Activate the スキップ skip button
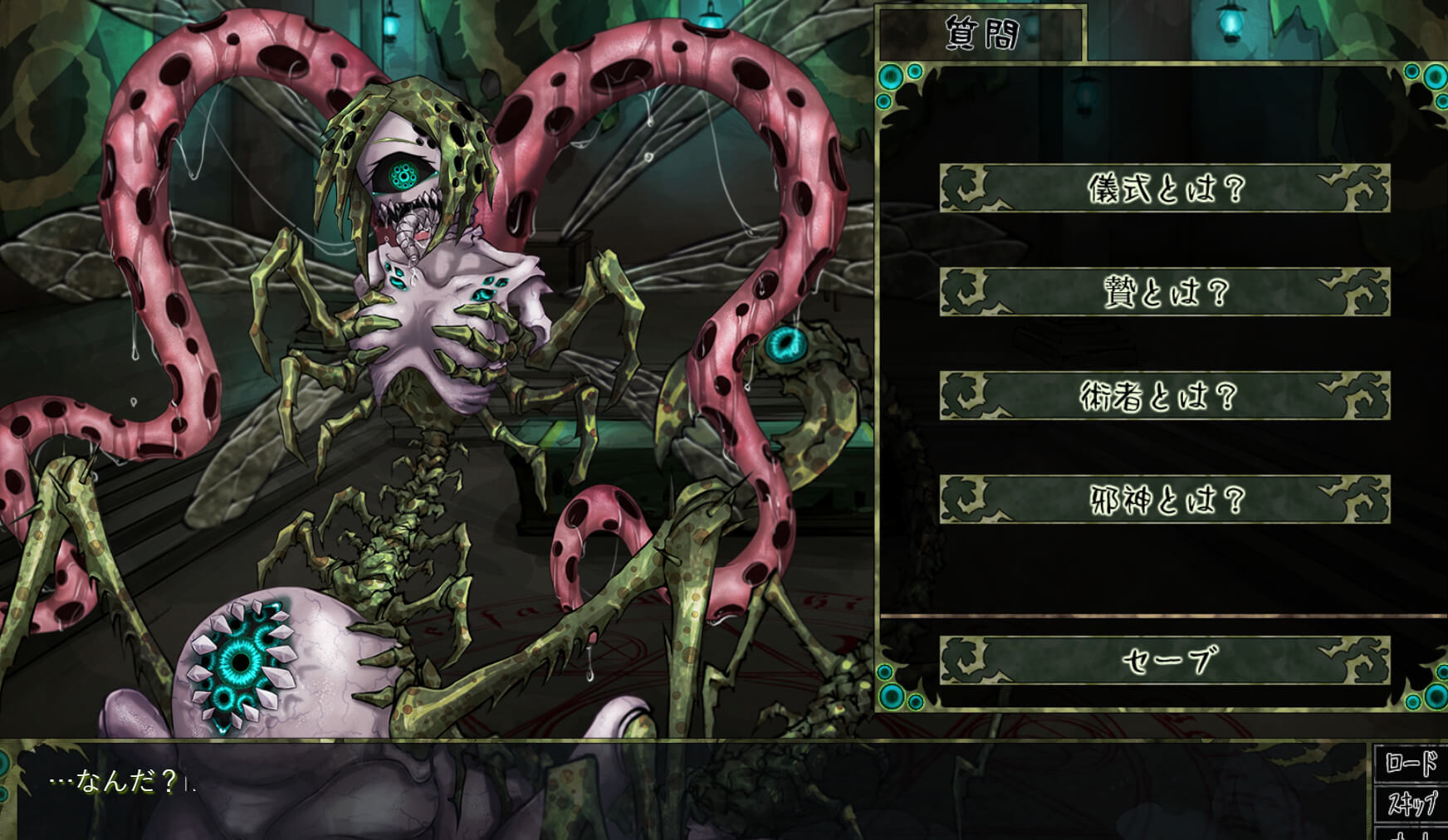This screenshot has height=840, width=1448. (1411, 803)
